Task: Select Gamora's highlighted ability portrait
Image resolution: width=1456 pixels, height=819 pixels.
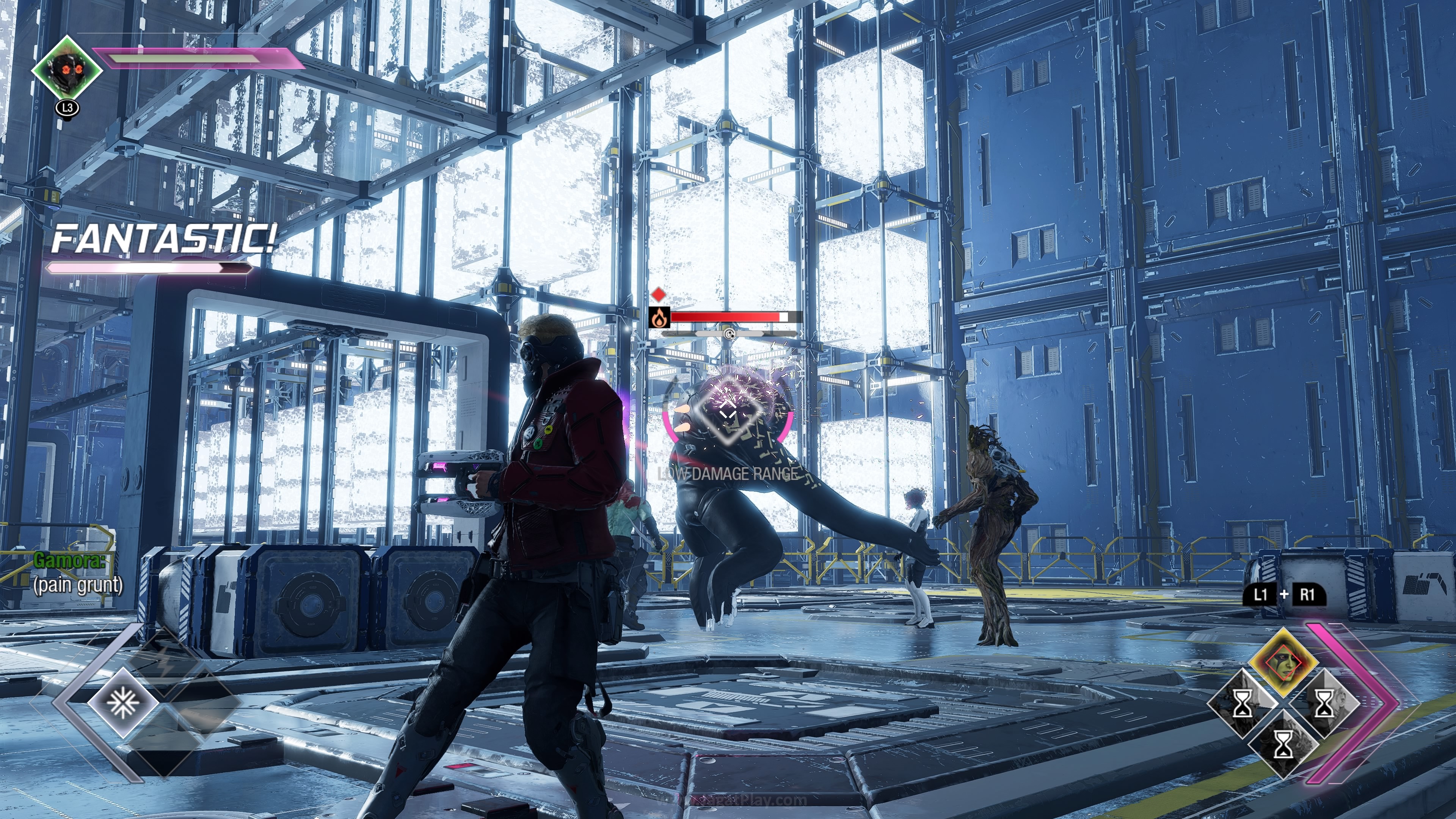Action: 1283,662
